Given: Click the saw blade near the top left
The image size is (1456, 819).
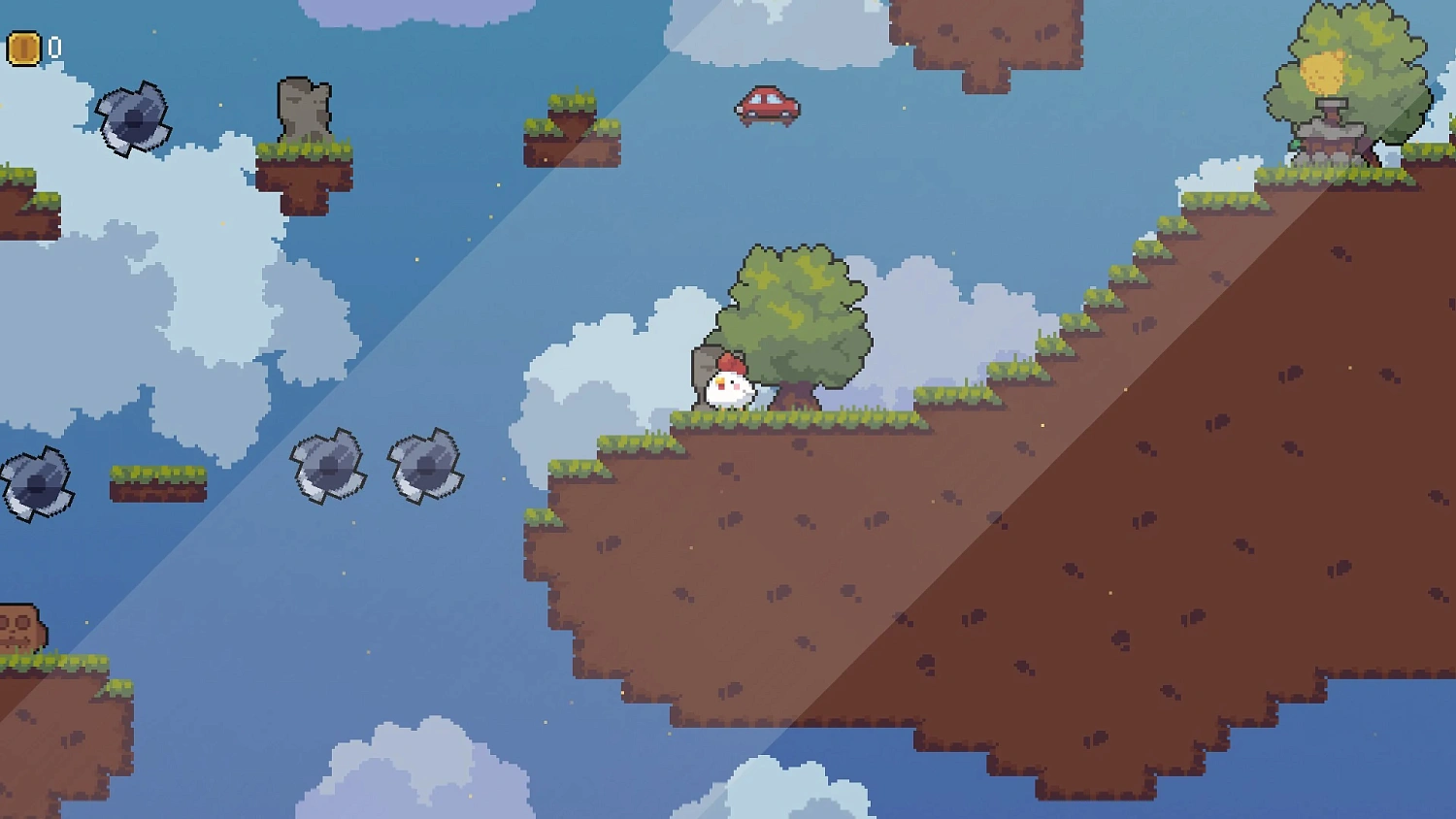Looking at the screenshot, I should point(133,115).
